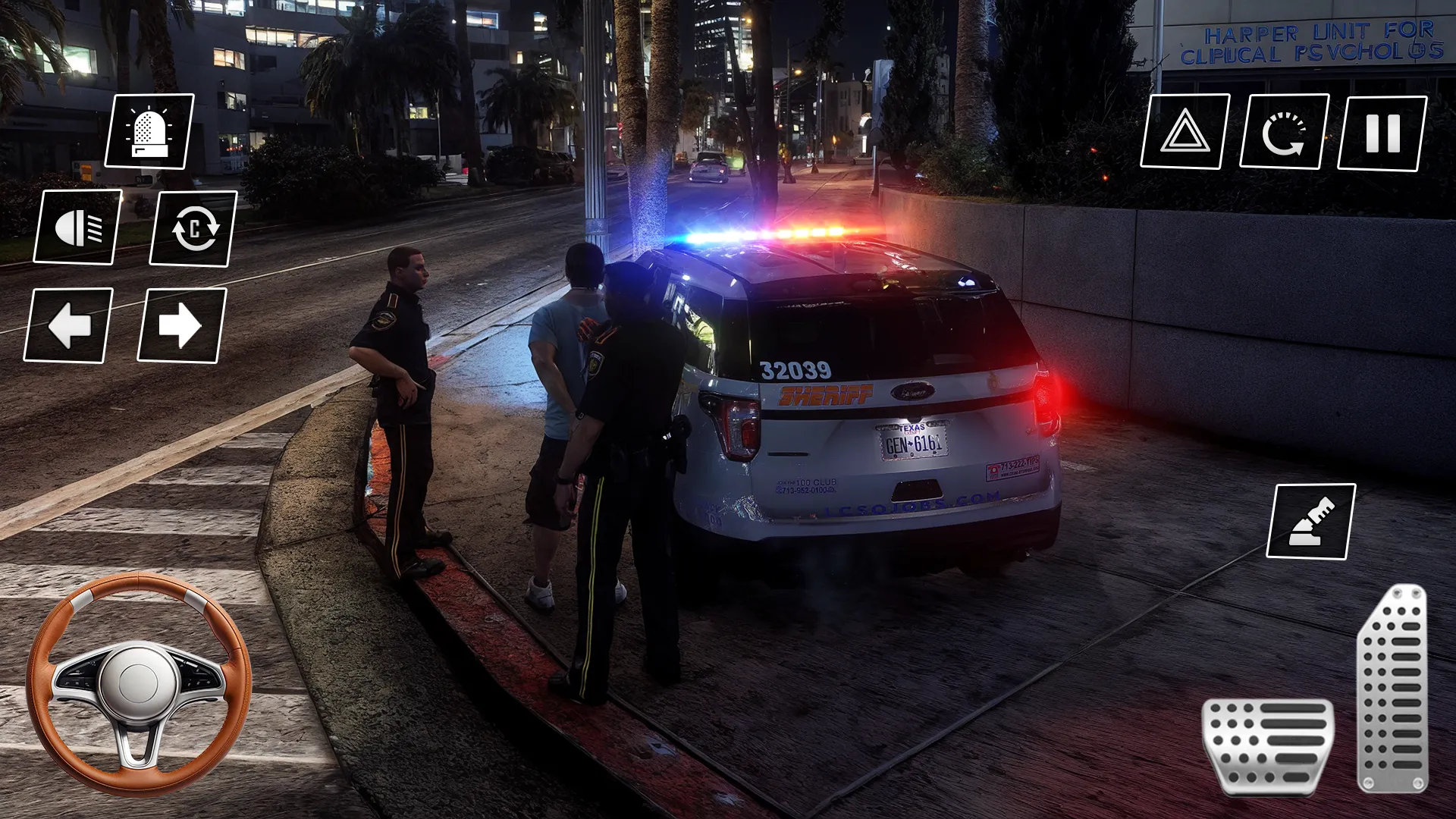Toggle the police siren light button
The image size is (1456, 819).
point(149,130)
